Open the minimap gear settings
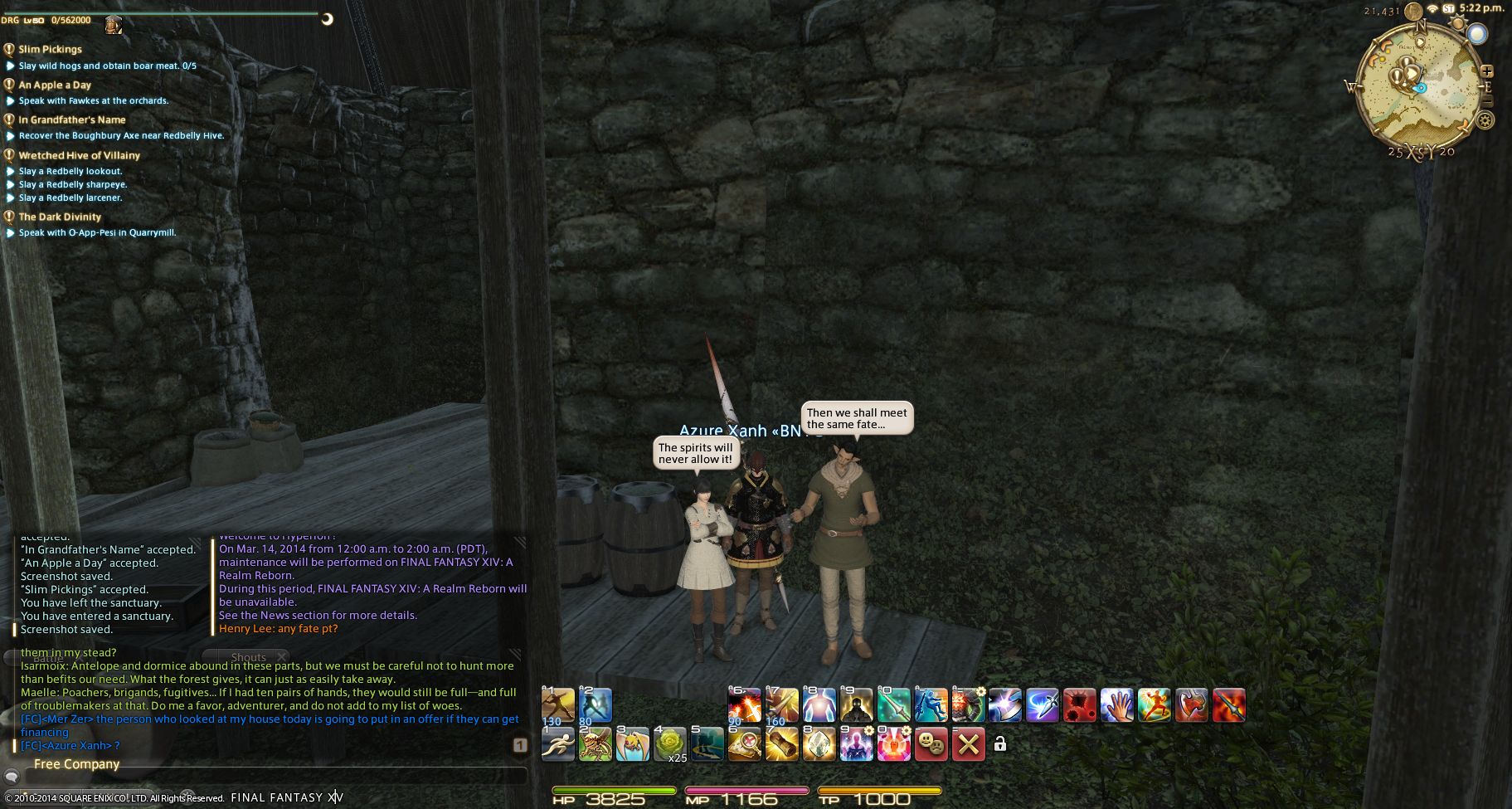 (1485, 120)
